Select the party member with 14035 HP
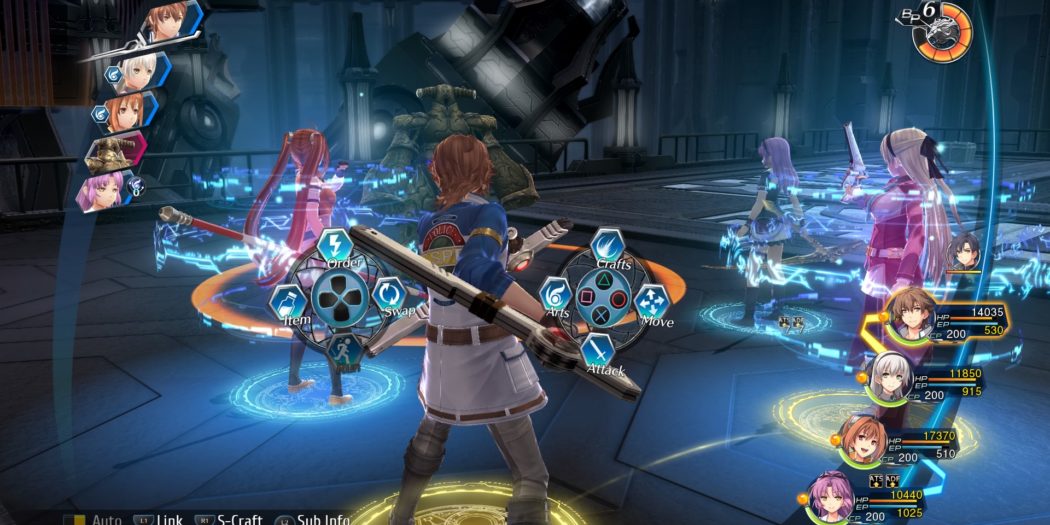The image size is (1050, 525). [x=912, y=316]
